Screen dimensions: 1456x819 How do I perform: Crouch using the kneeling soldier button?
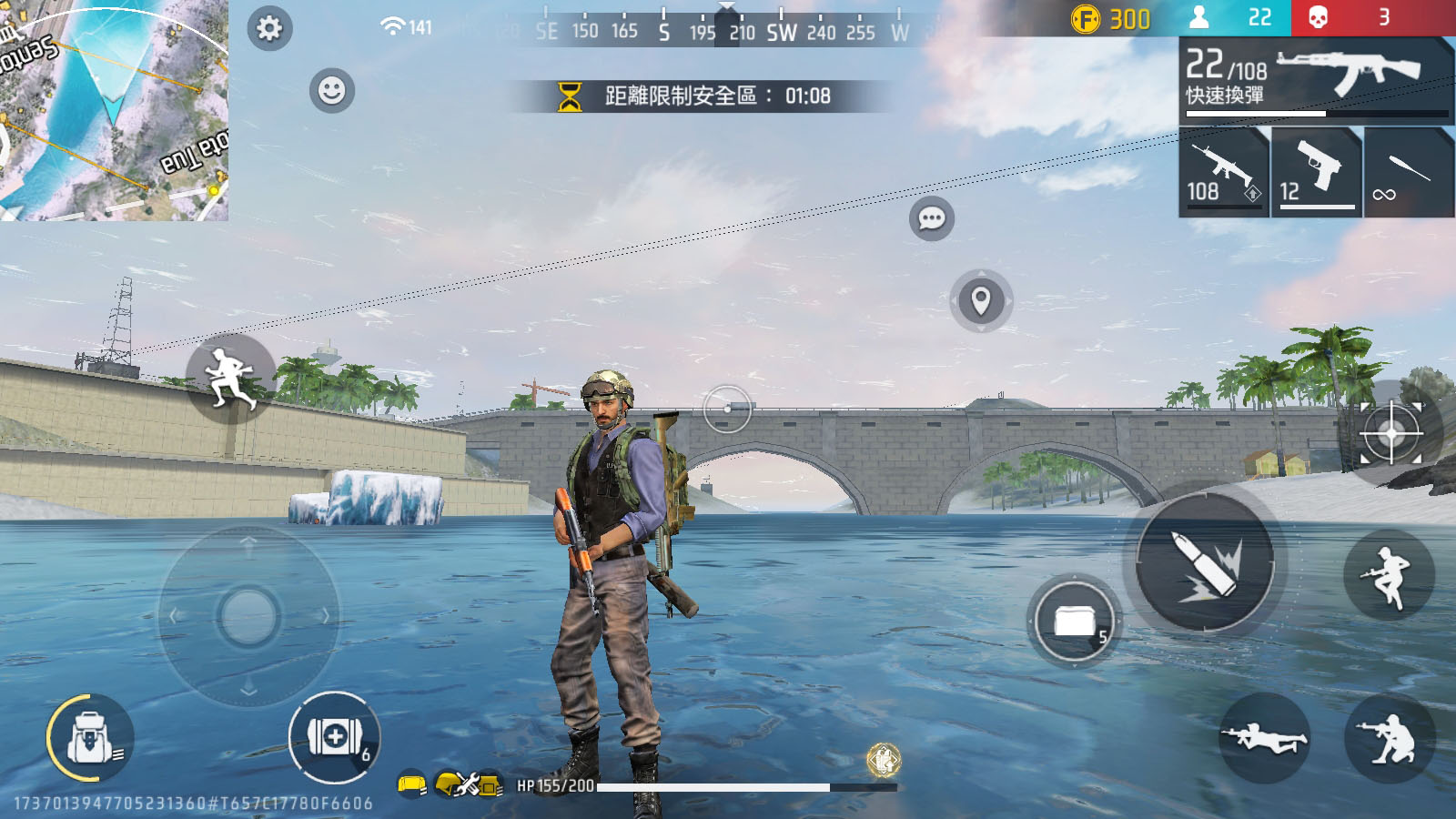click(x=1388, y=737)
